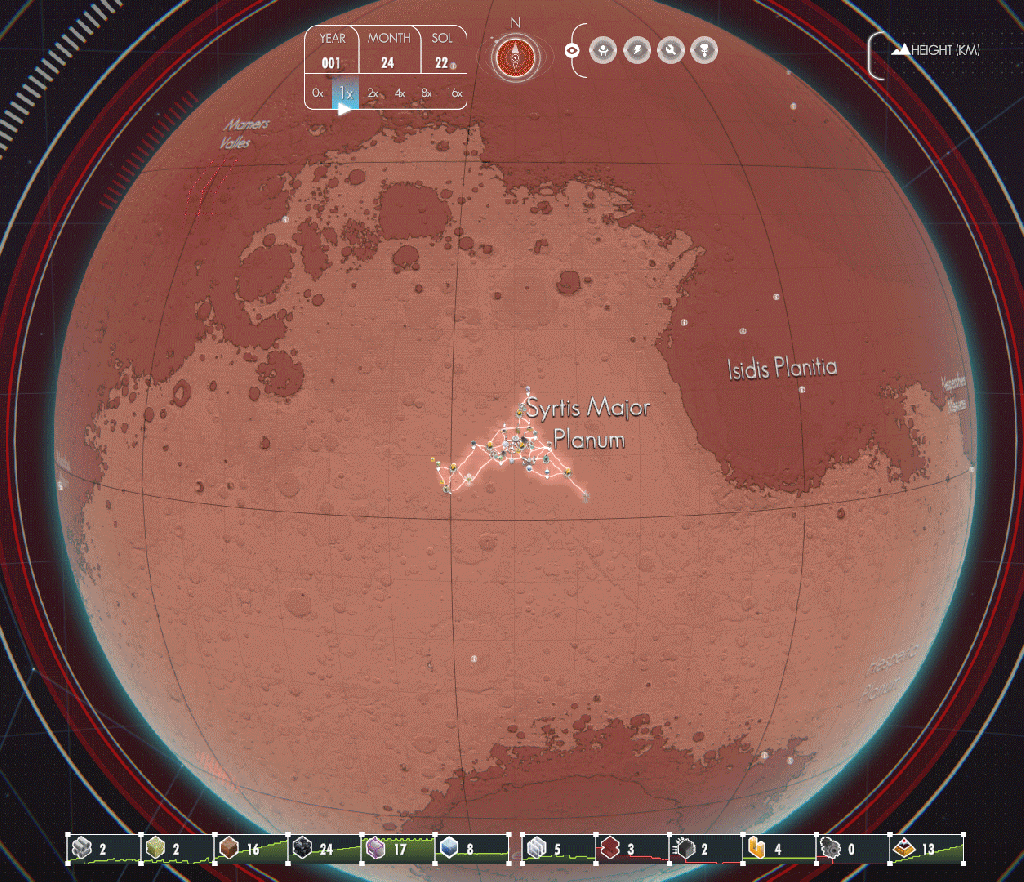Select the 1x game speed
Screen dimensions: 1024x882
345,93
